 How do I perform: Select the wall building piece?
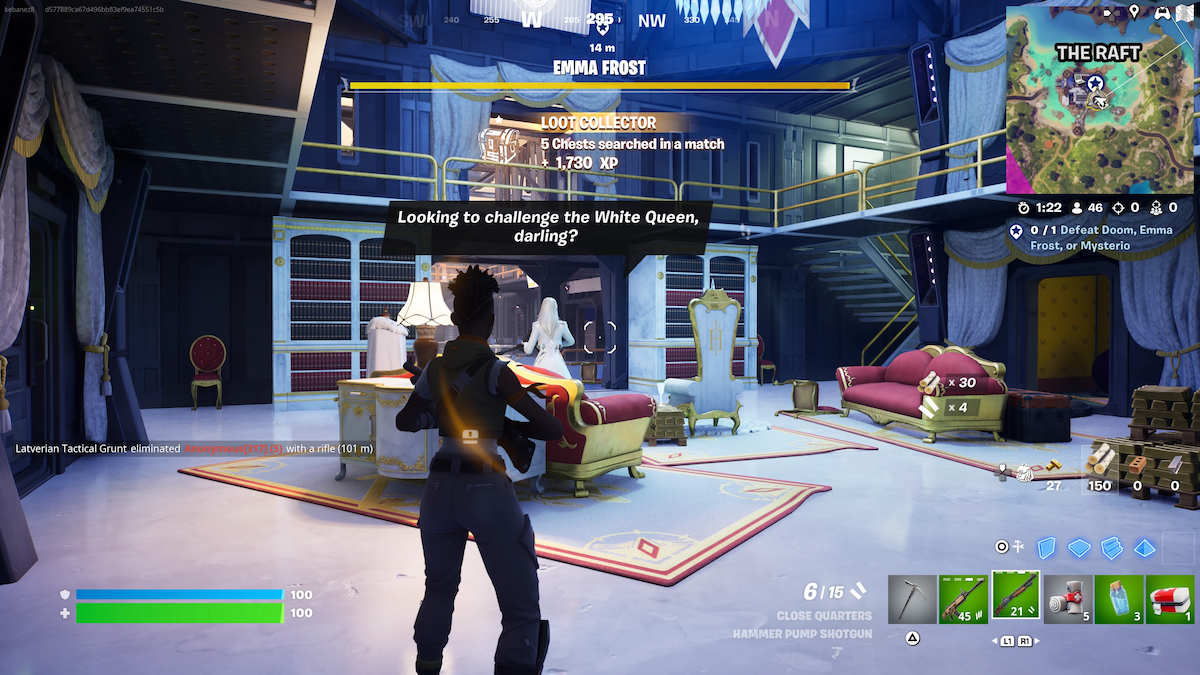[x=1046, y=547]
